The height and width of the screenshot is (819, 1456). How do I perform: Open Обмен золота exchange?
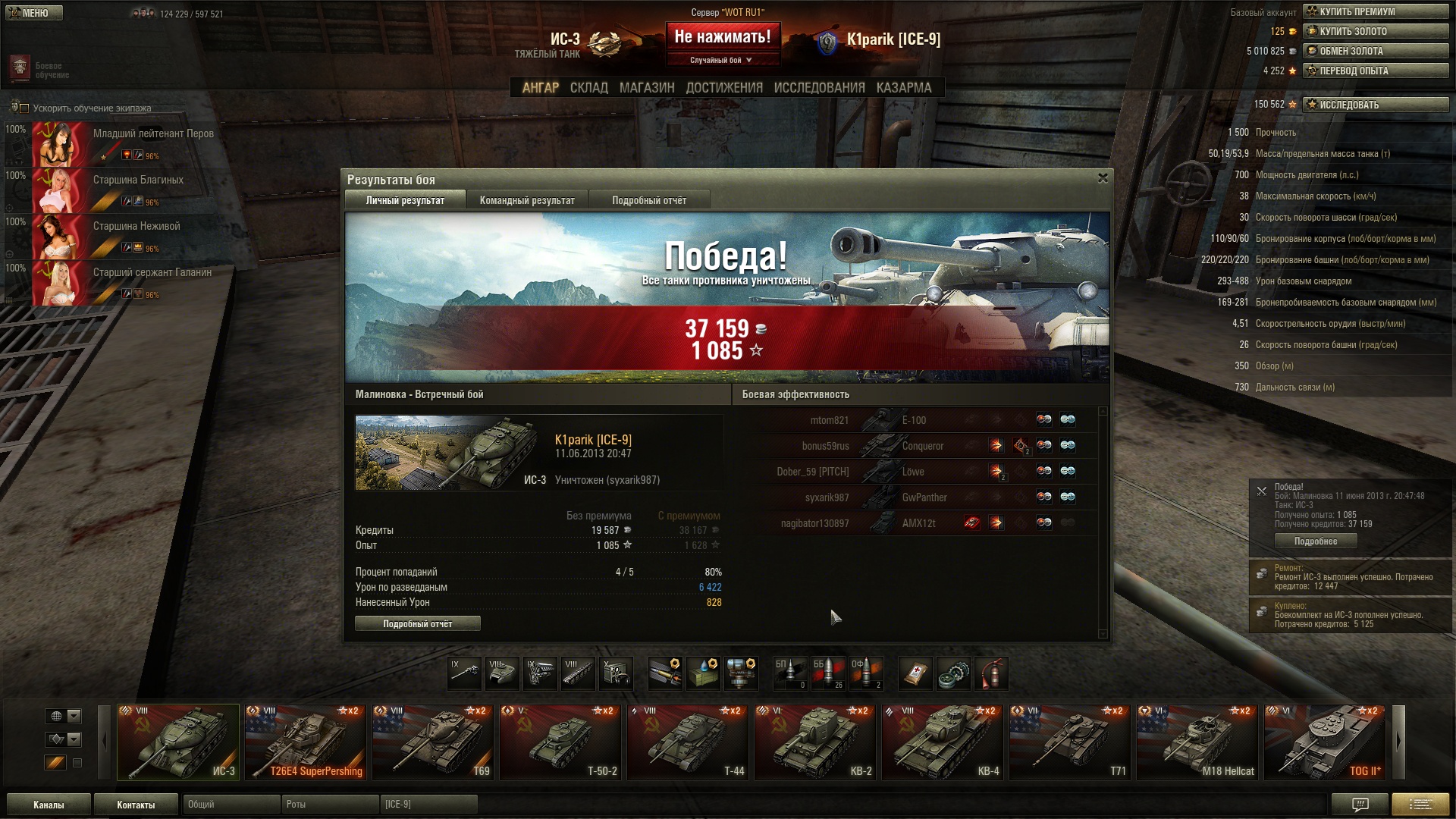click(x=1375, y=51)
